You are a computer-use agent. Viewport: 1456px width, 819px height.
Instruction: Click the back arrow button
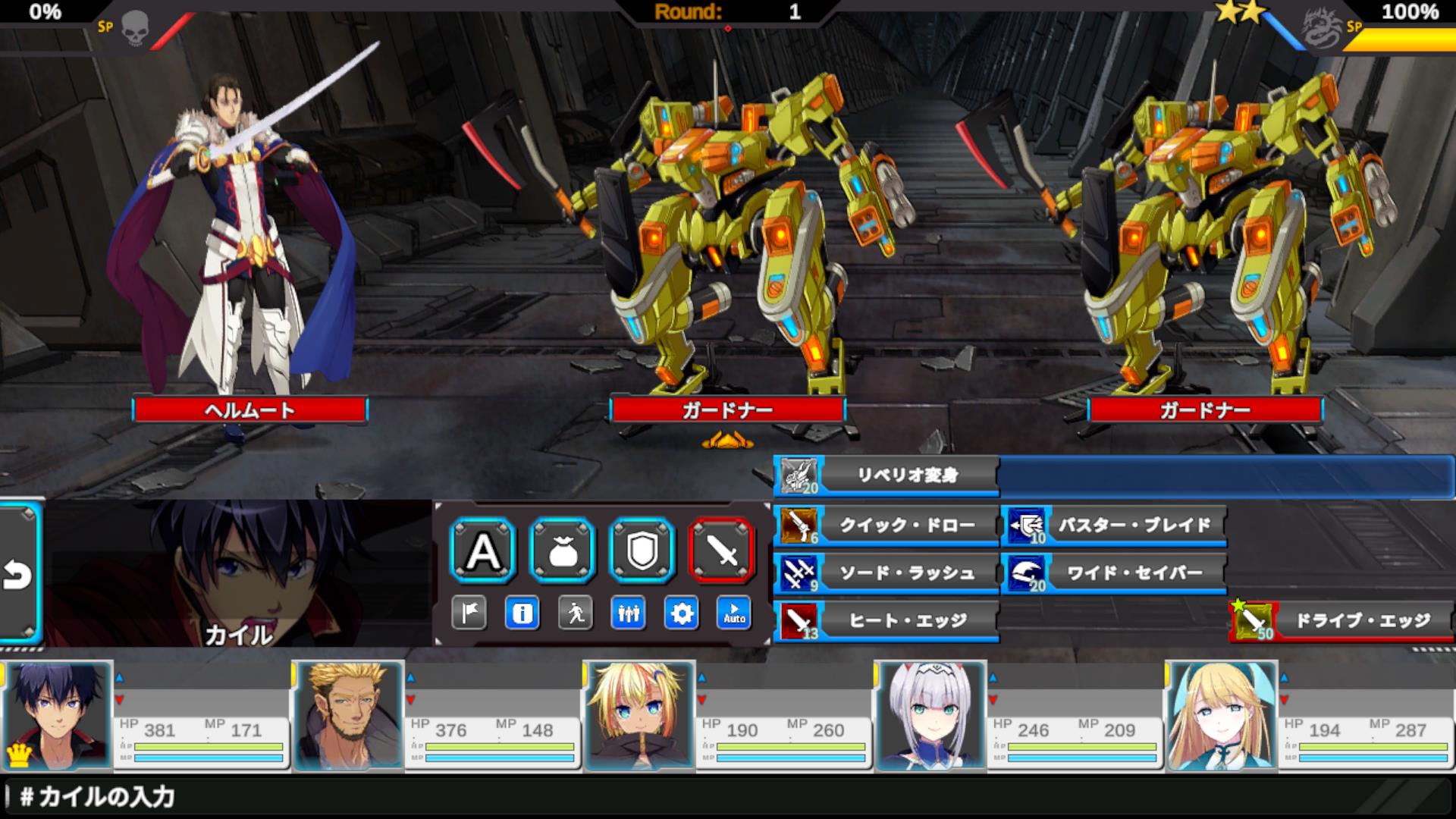click(18, 574)
